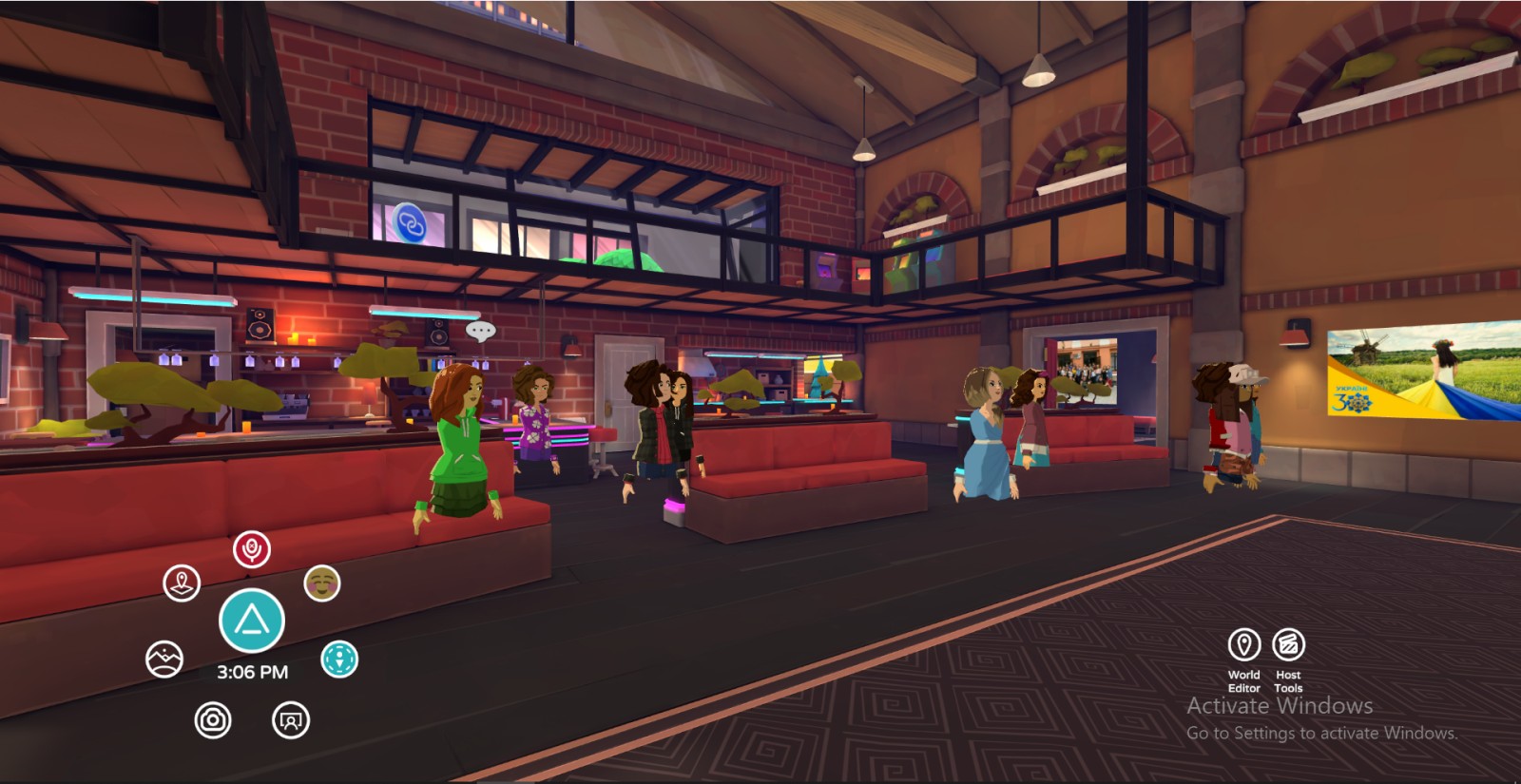
Task: Click the map pin location icon in the radial menu
Action: click(x=182, y=583)
